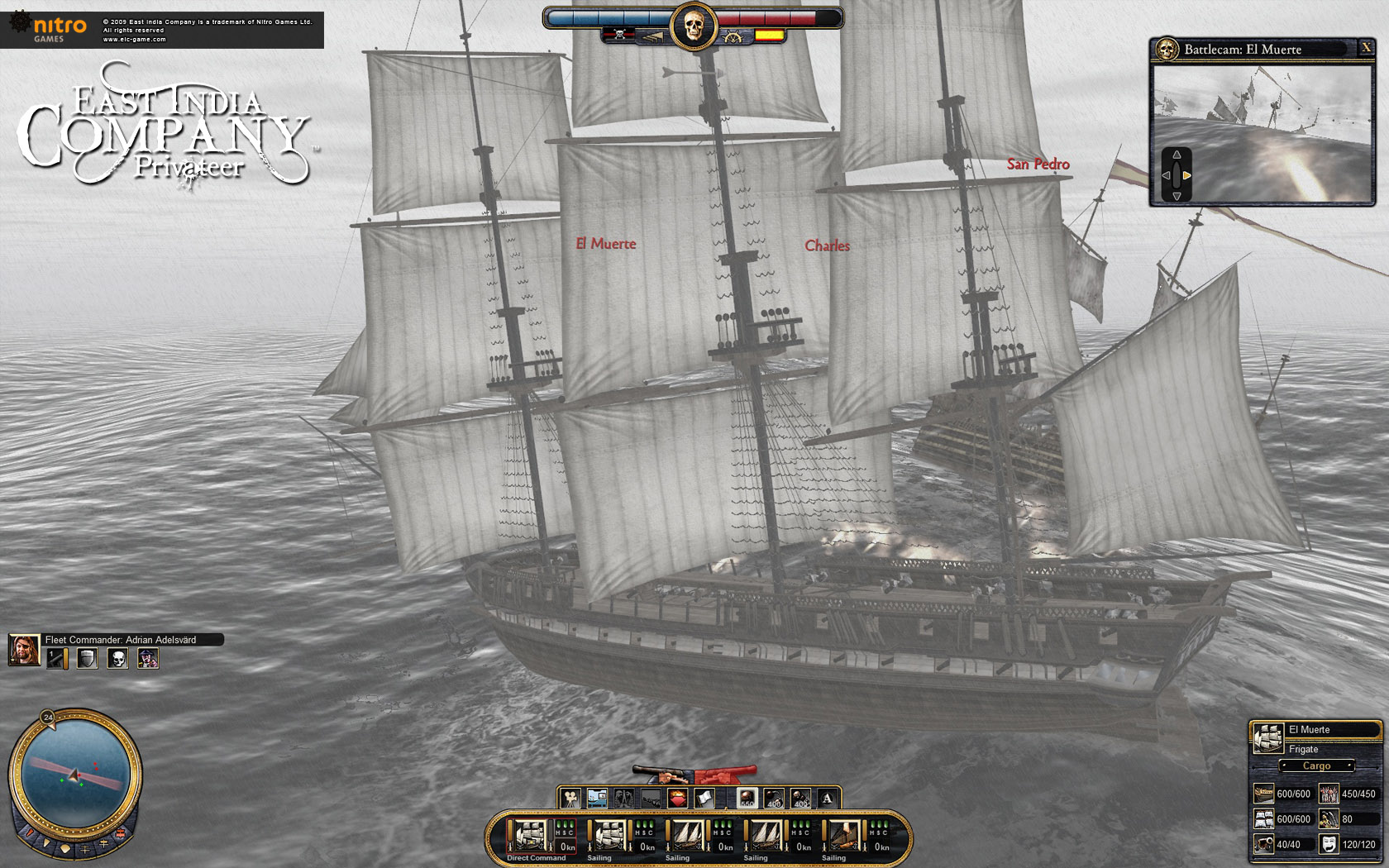The height and width of the screenshot is (868, 1389).
Task: Click the fire attack icon on the toolbar
Action: pyautogui.click(x=677, y=797)
